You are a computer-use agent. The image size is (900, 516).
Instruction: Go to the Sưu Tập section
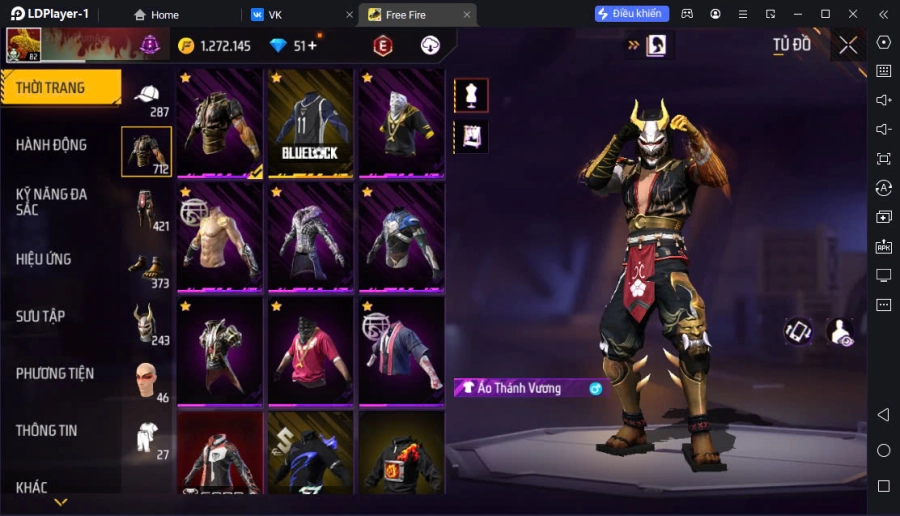tap(41, 316)
